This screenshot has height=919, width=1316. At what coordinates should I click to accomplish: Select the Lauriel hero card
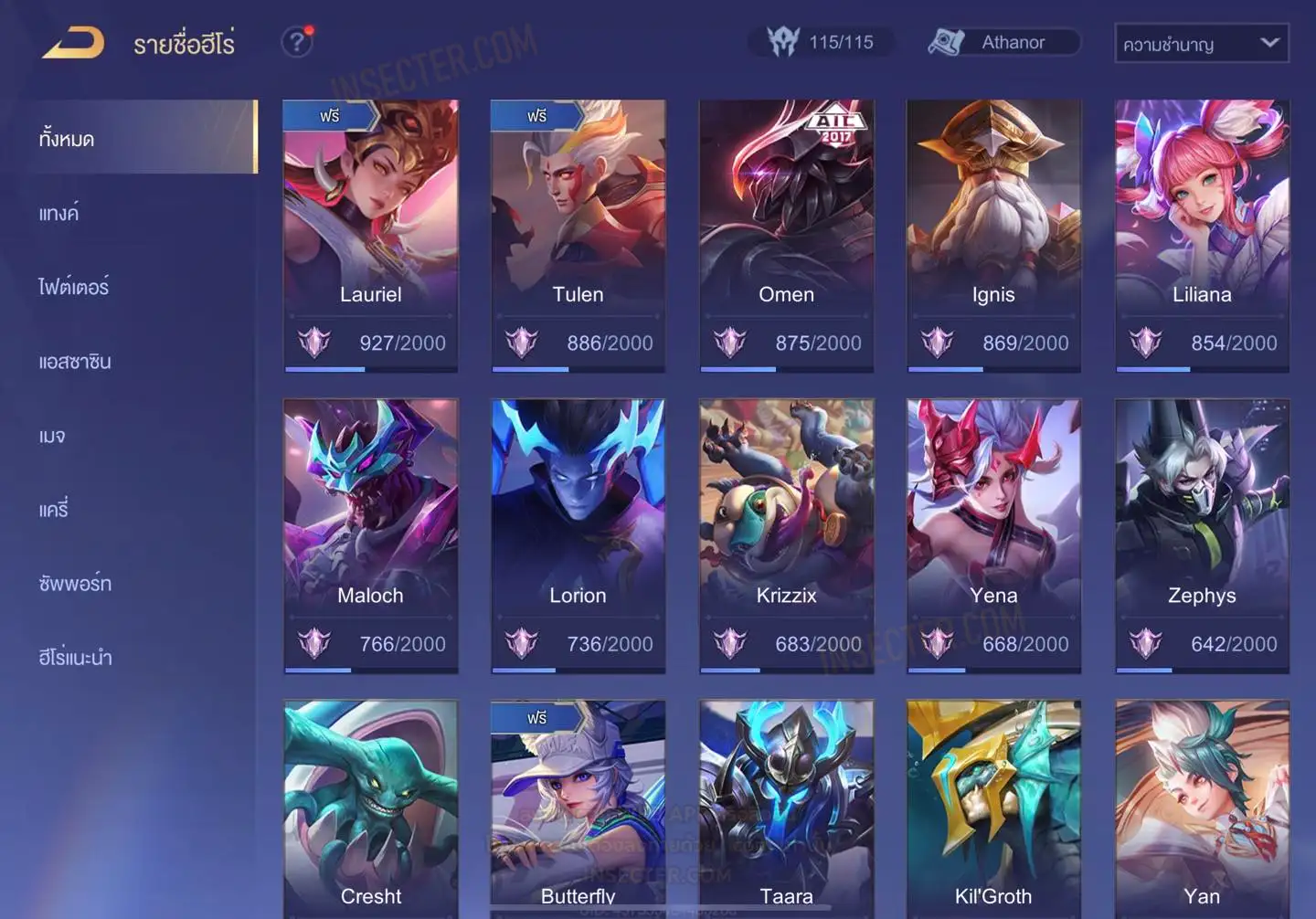[x=370, y=235]
